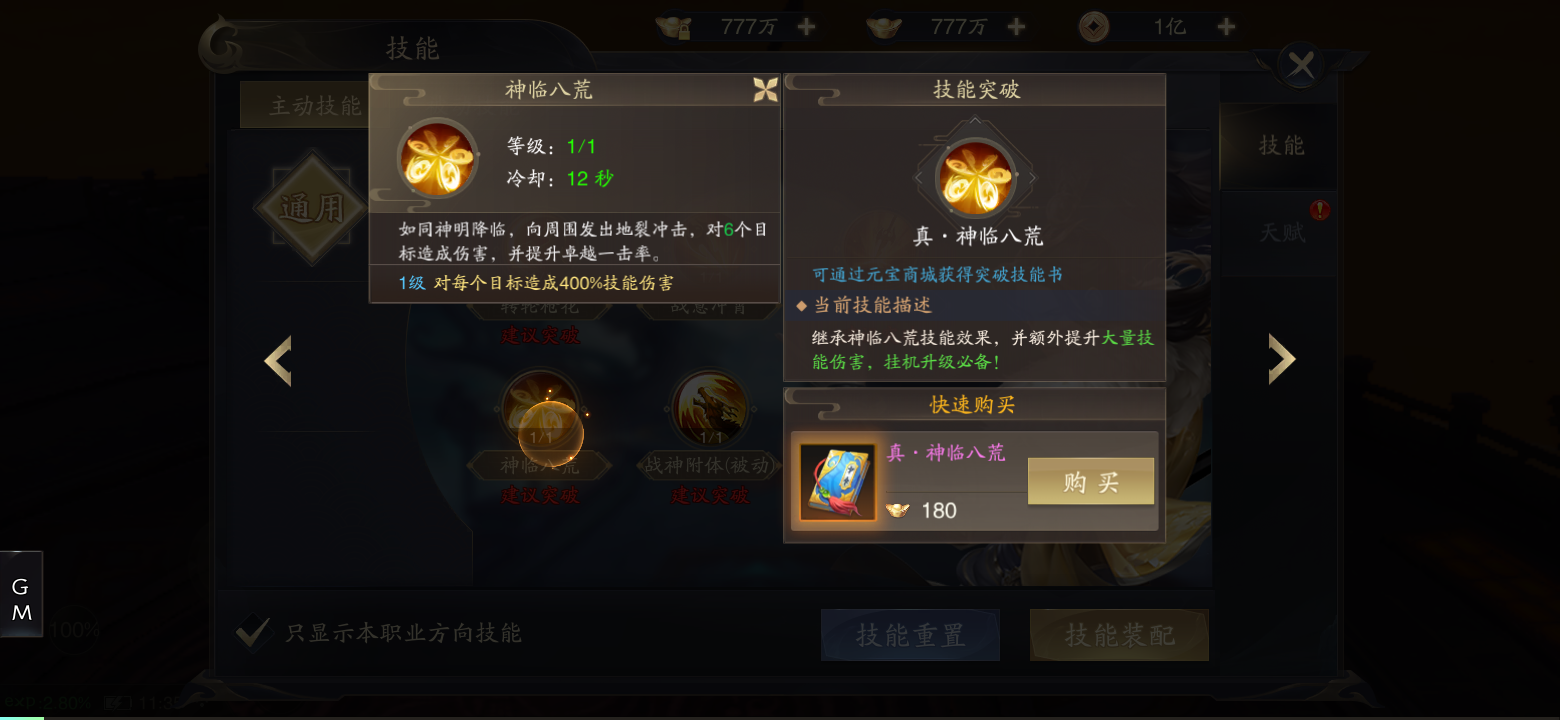Select the 神临八荒 skill icon in the popup
The height and width of the screenshot is (720, 1560).
[436, 158]
